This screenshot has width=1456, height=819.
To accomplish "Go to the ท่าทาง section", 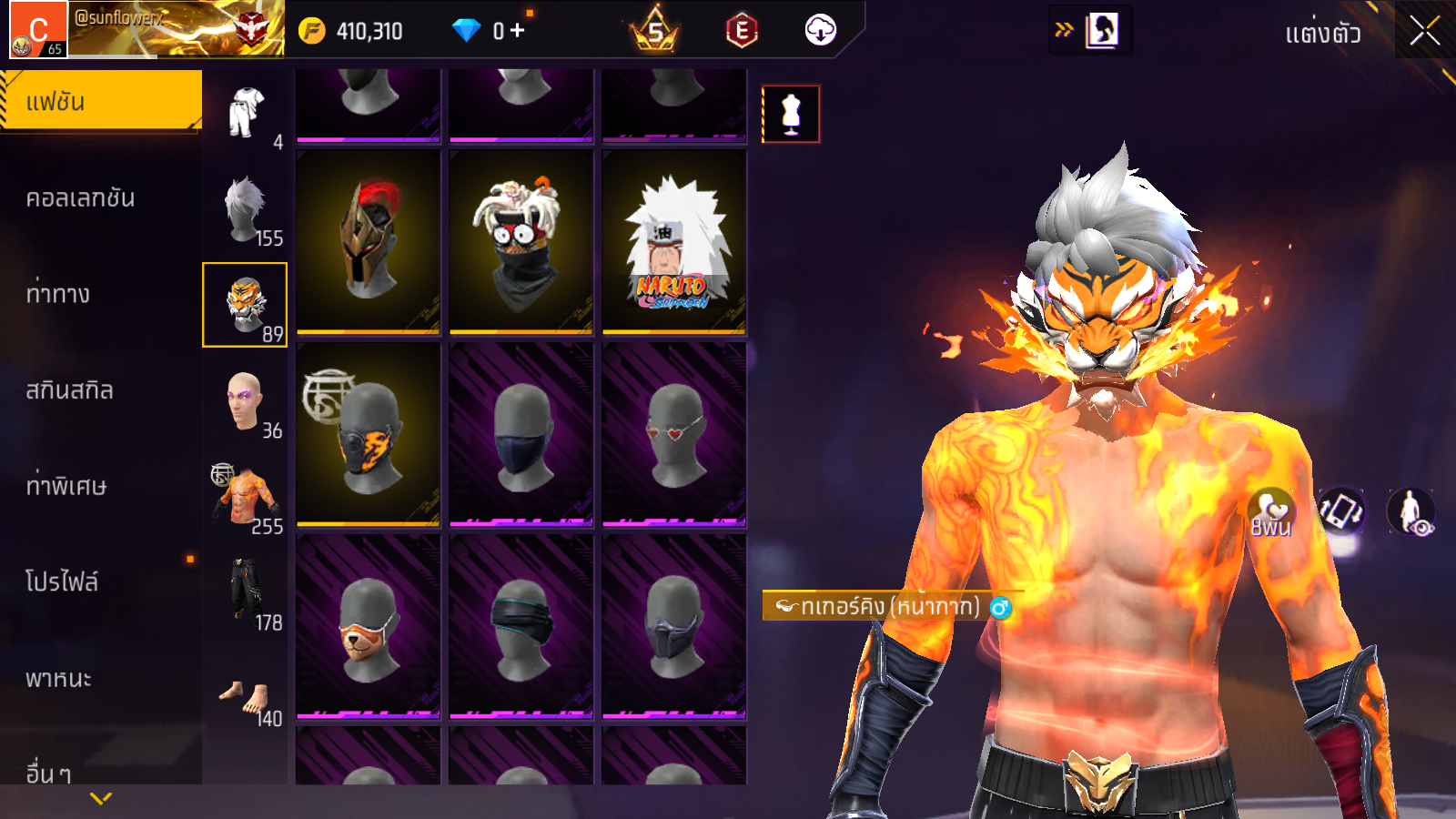I will click(x=59, y=294).
